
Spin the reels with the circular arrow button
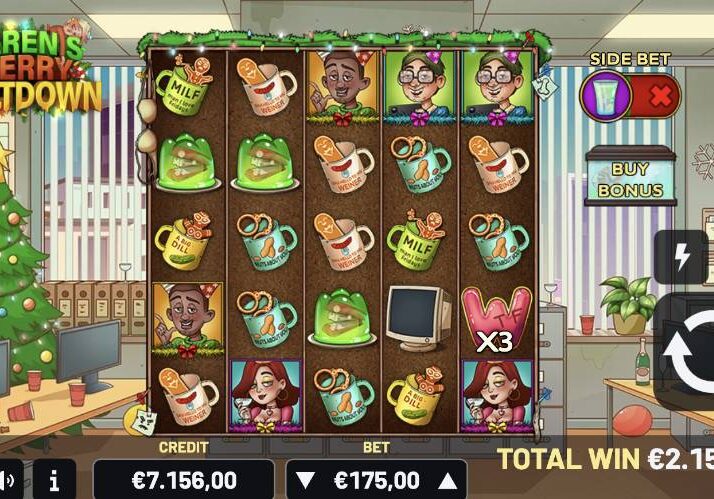pyautogui.click(x=693, y=357)
